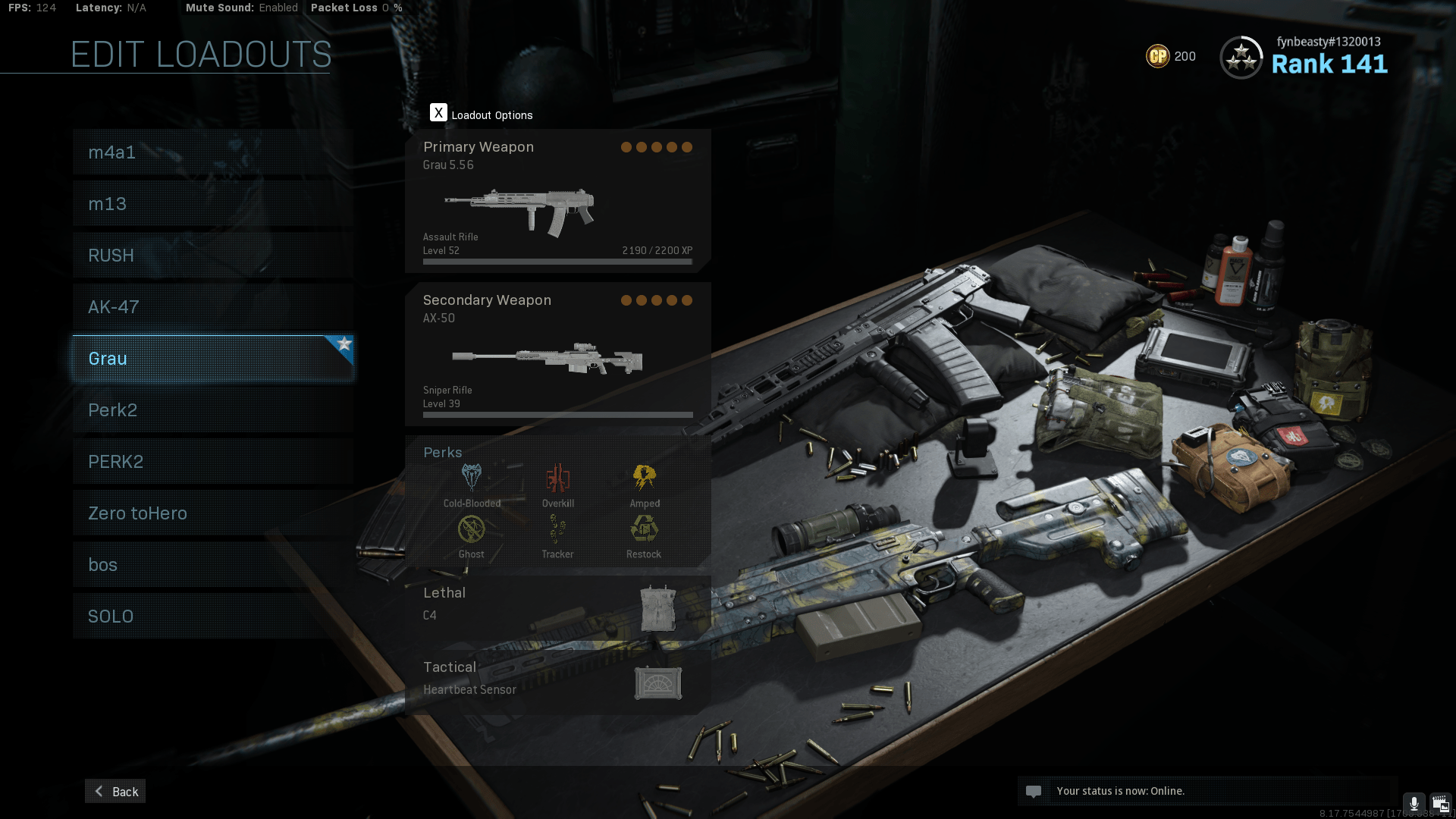Open the Secondary Weapon AX-50 panel

click(x=559, y=351)
